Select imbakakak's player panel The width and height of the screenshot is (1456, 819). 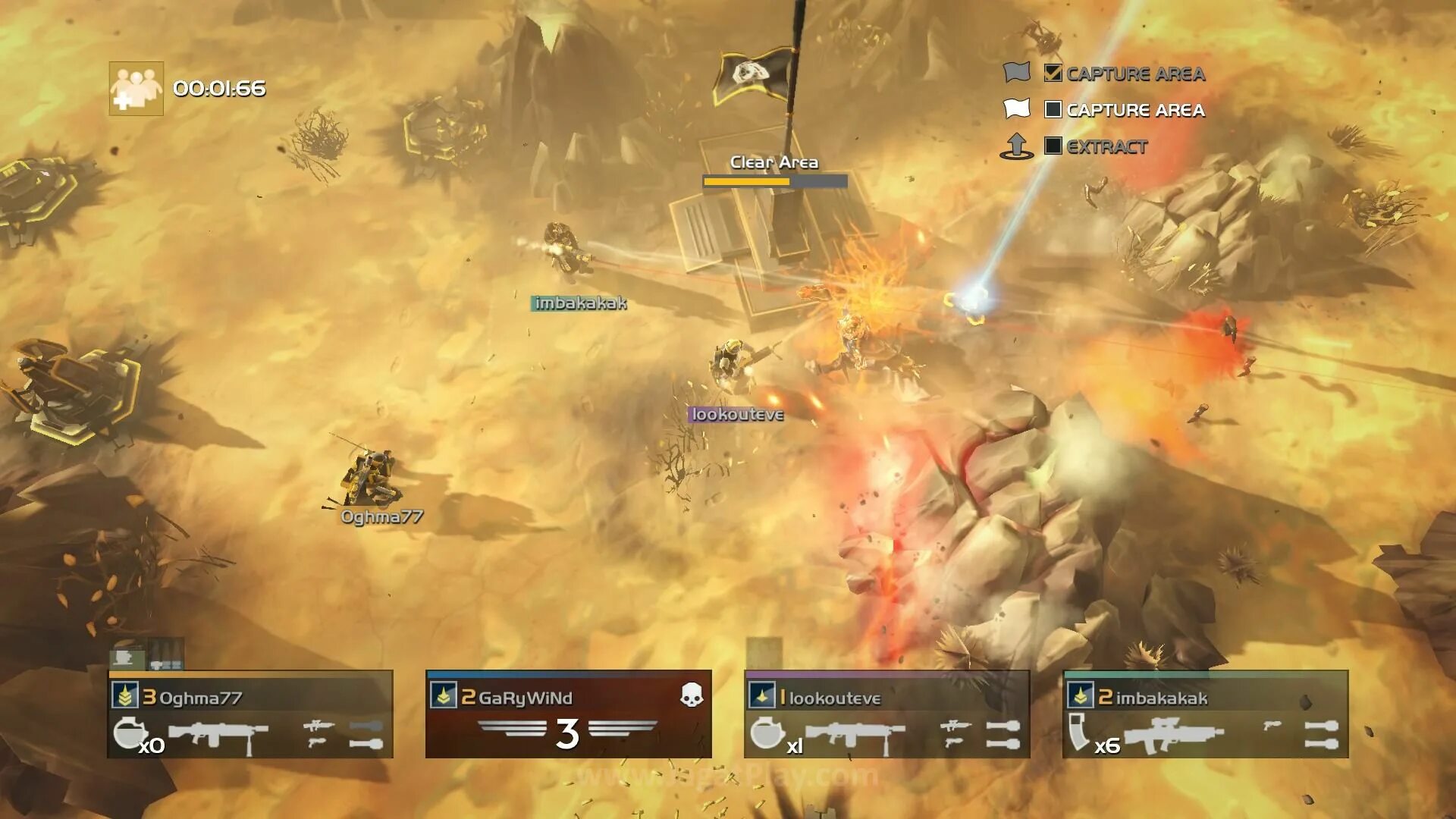point(1205,714)
